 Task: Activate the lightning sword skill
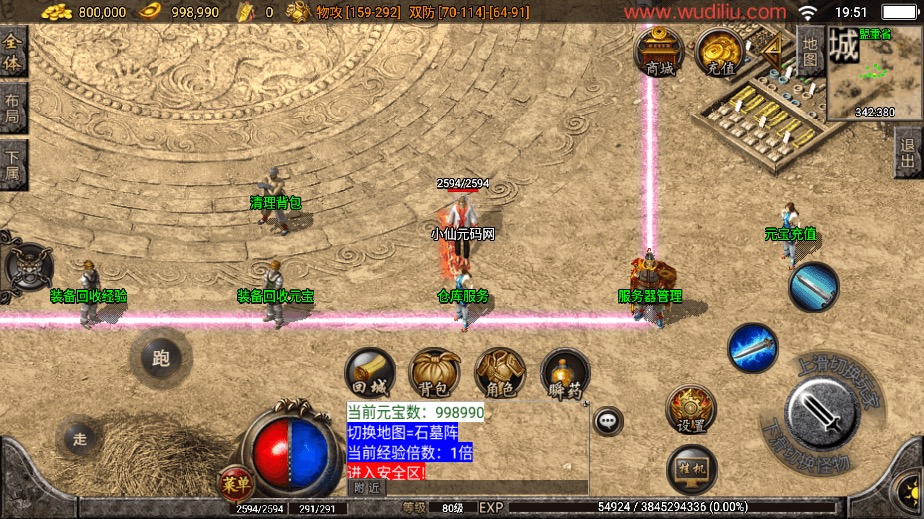[752, 349]
